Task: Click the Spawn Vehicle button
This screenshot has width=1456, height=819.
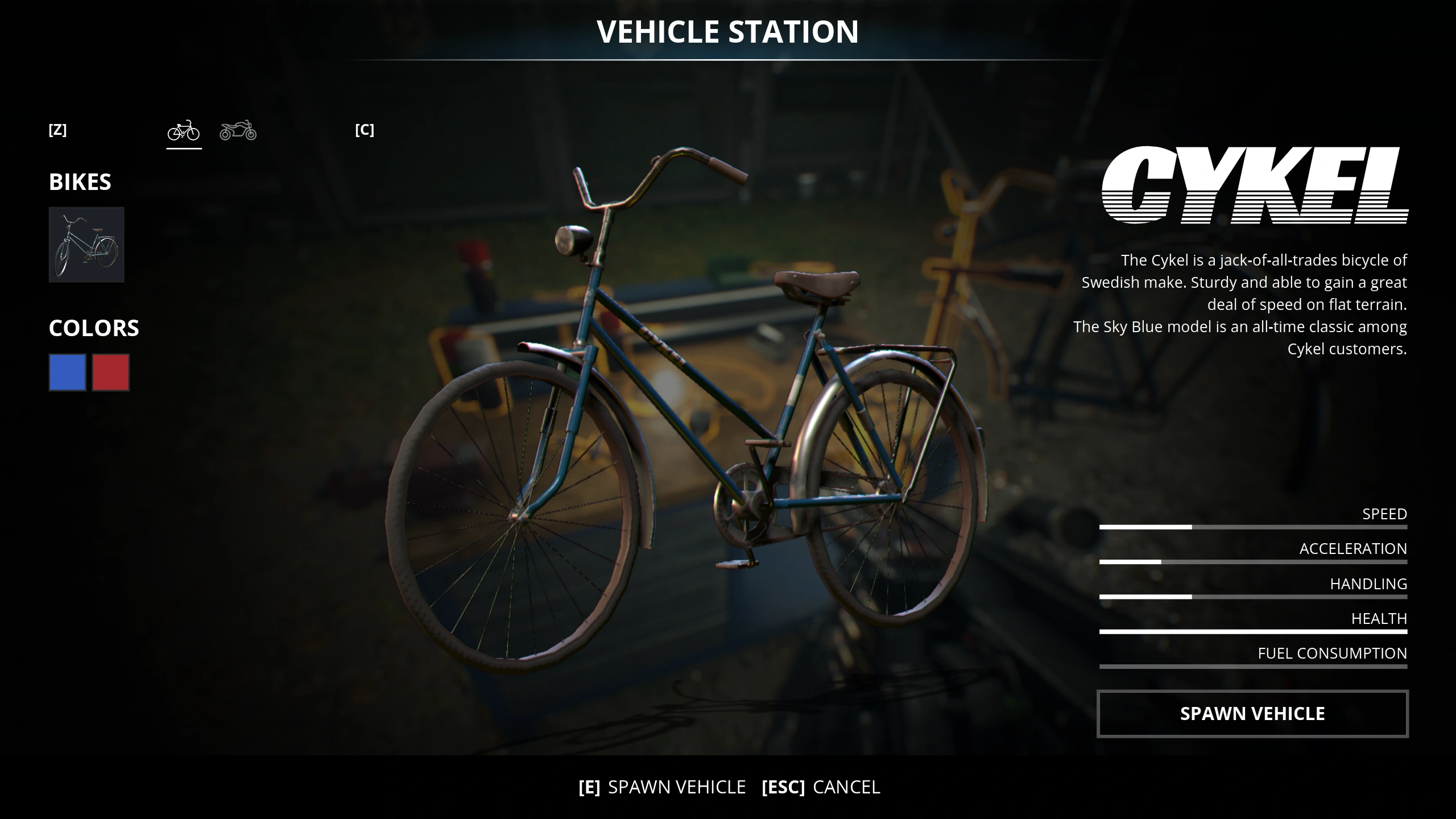Action: click(1252, 713)
